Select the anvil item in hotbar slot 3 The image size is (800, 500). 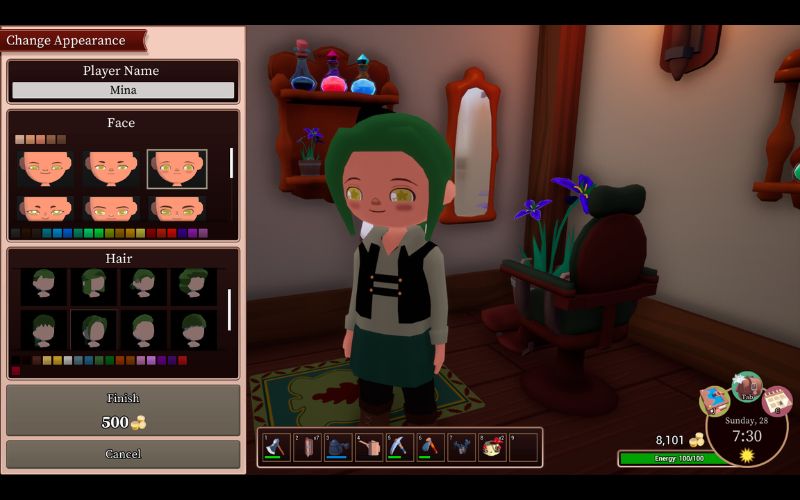click(x=338, y=447)
